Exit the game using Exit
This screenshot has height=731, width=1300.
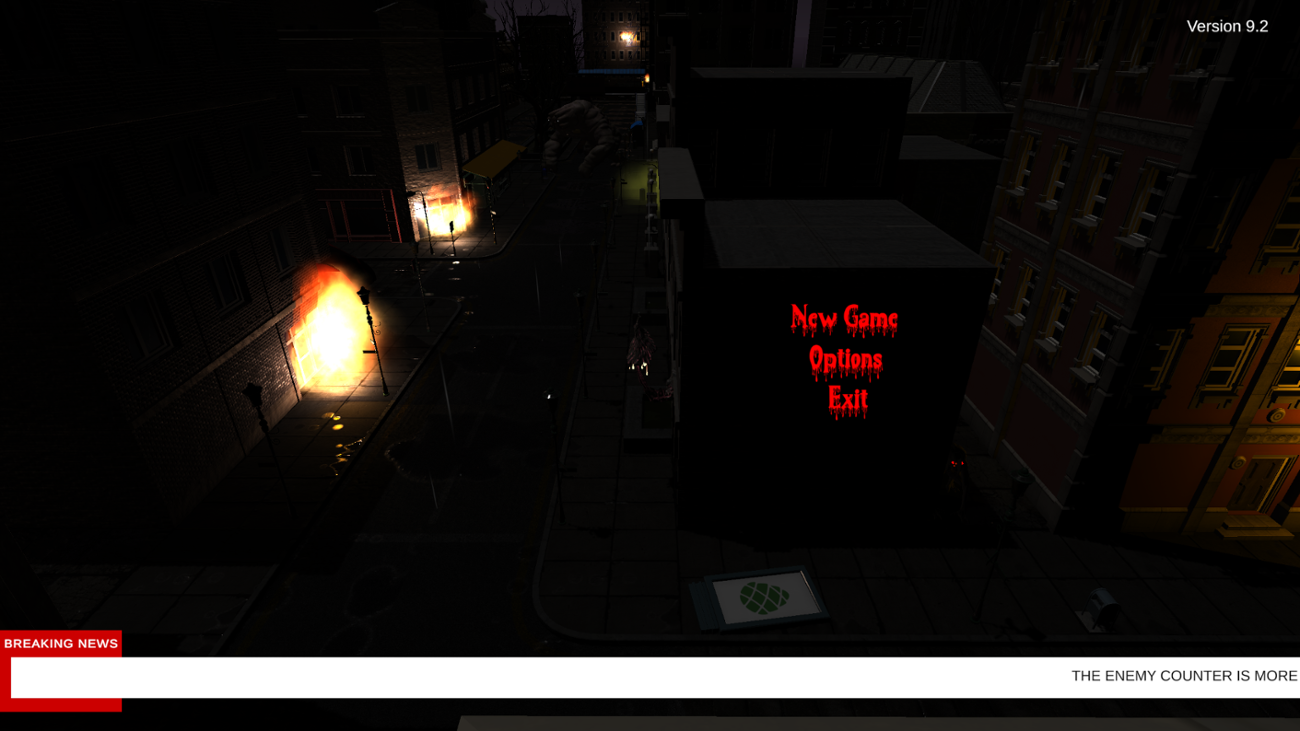coord(848,399)
